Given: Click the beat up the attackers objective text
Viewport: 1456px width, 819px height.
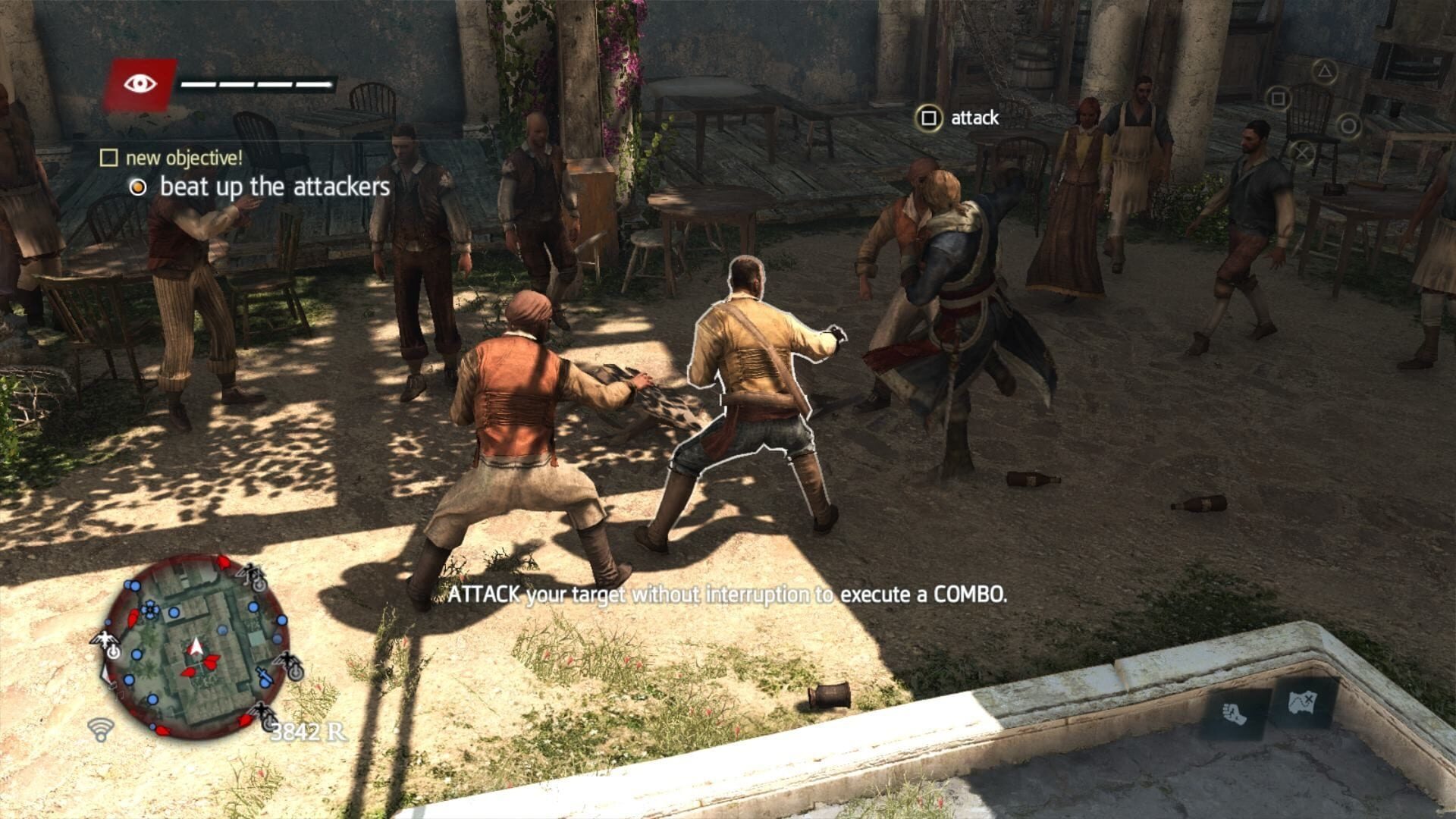Looking at the screenshot, I should (x=275, y=188).
